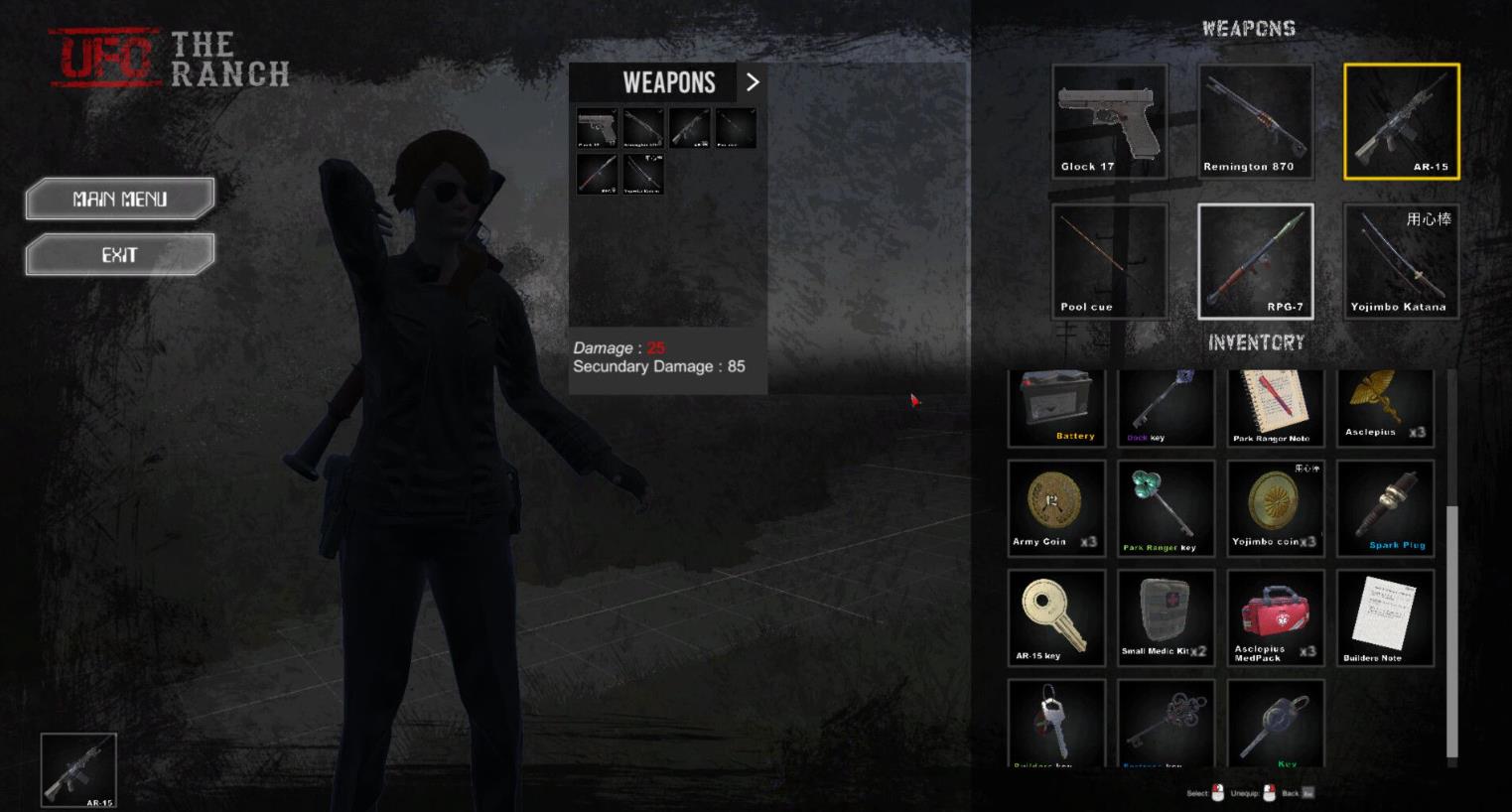Viewport: 1512px width, 812px height.
Task: Select the Asclepius MedPack item
Action: pos(1275,617)
